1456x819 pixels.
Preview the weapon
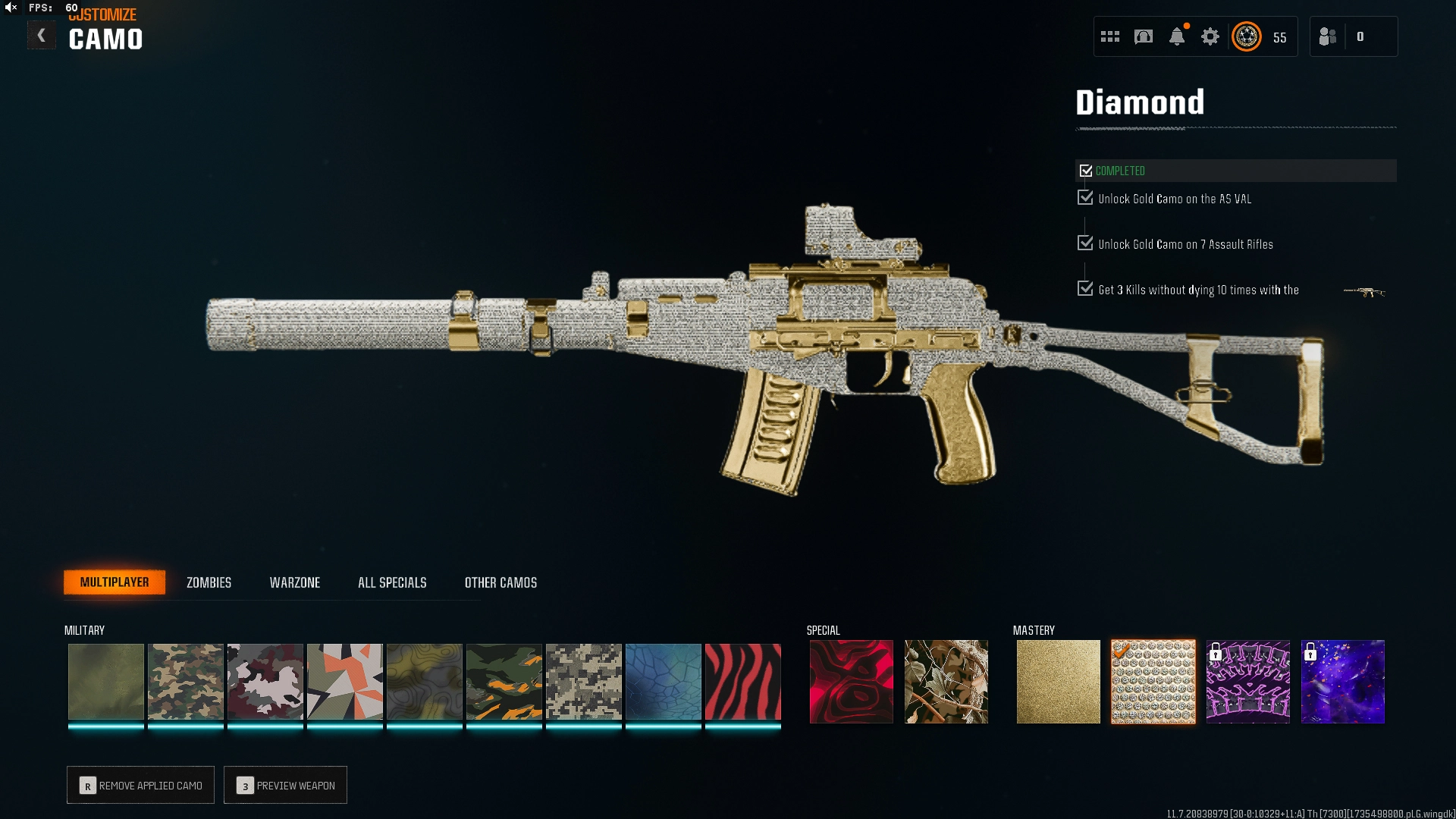(x=286, y=785)
